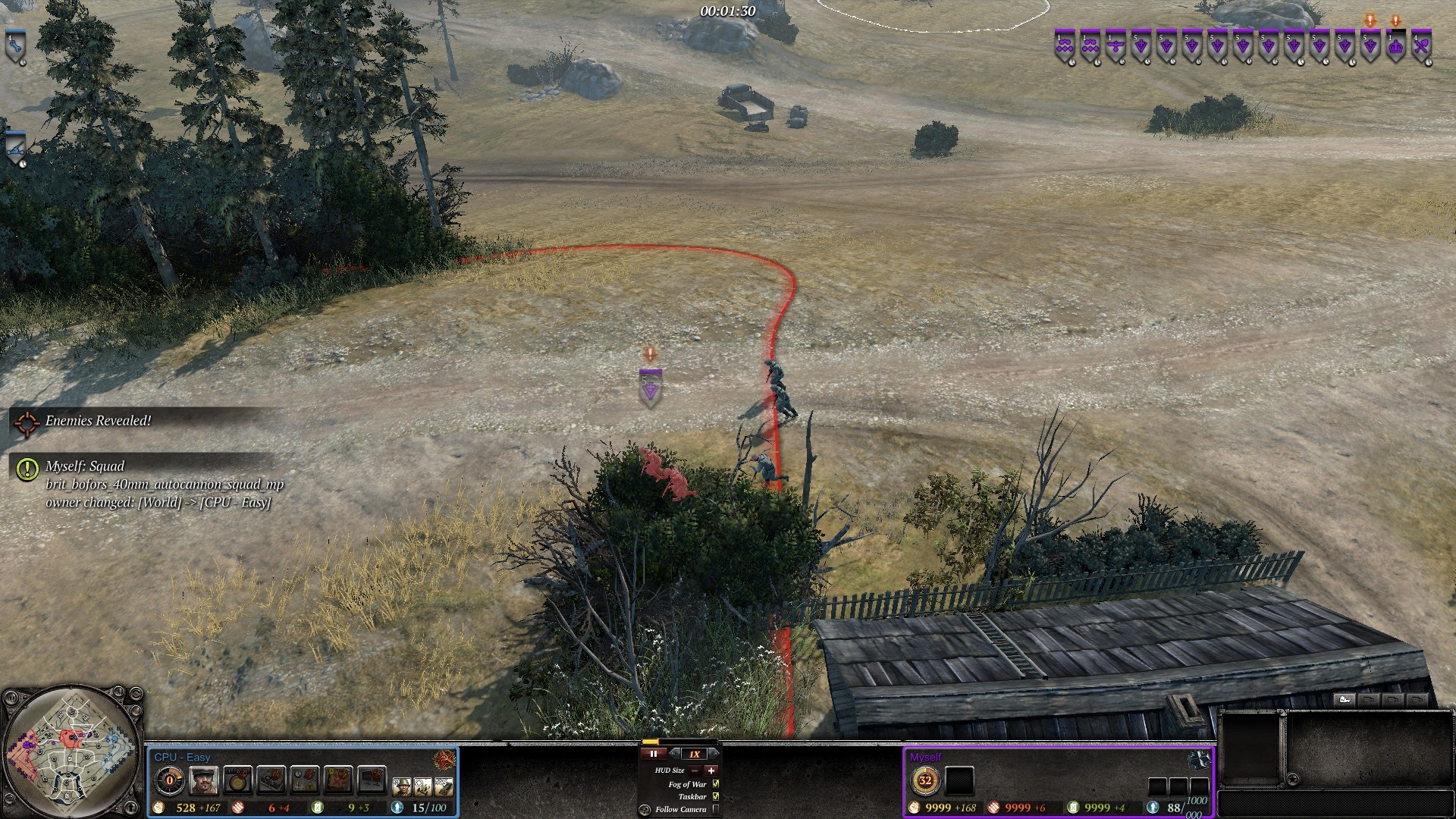Enable the Follow Camera checkbox

point(716,809)
